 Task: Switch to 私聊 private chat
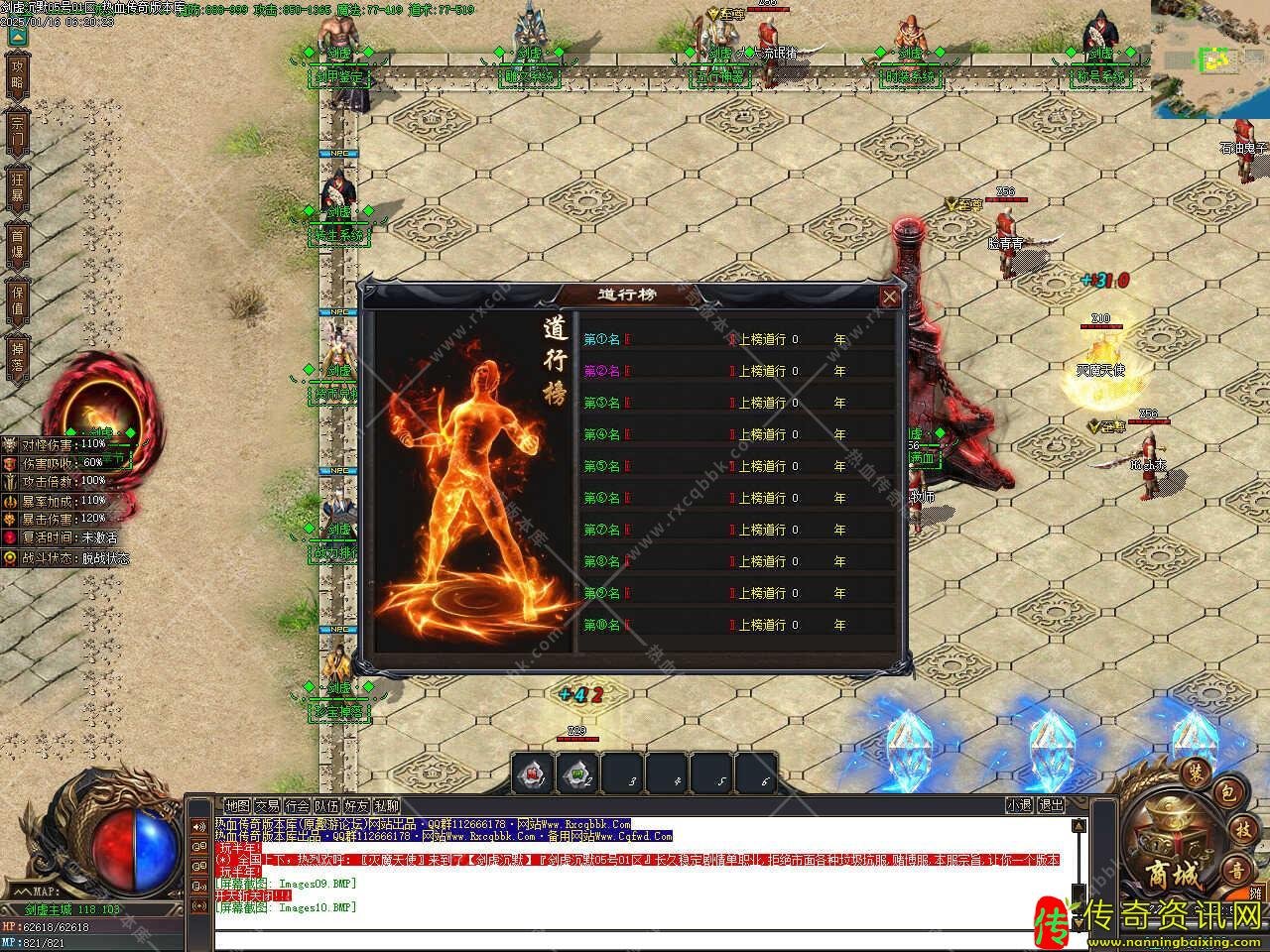click(387, 806)
